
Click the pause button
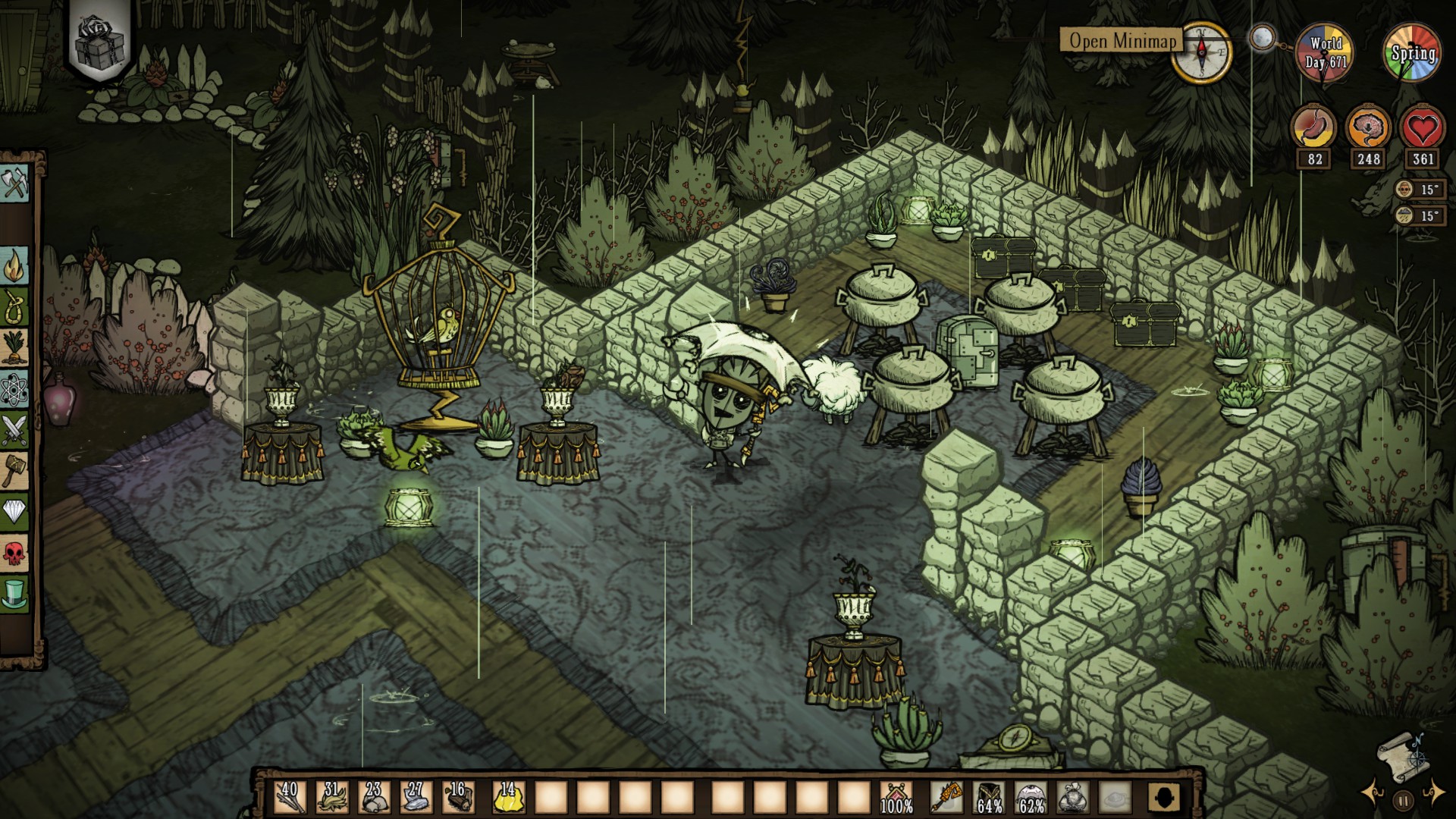pos(1403,799)
